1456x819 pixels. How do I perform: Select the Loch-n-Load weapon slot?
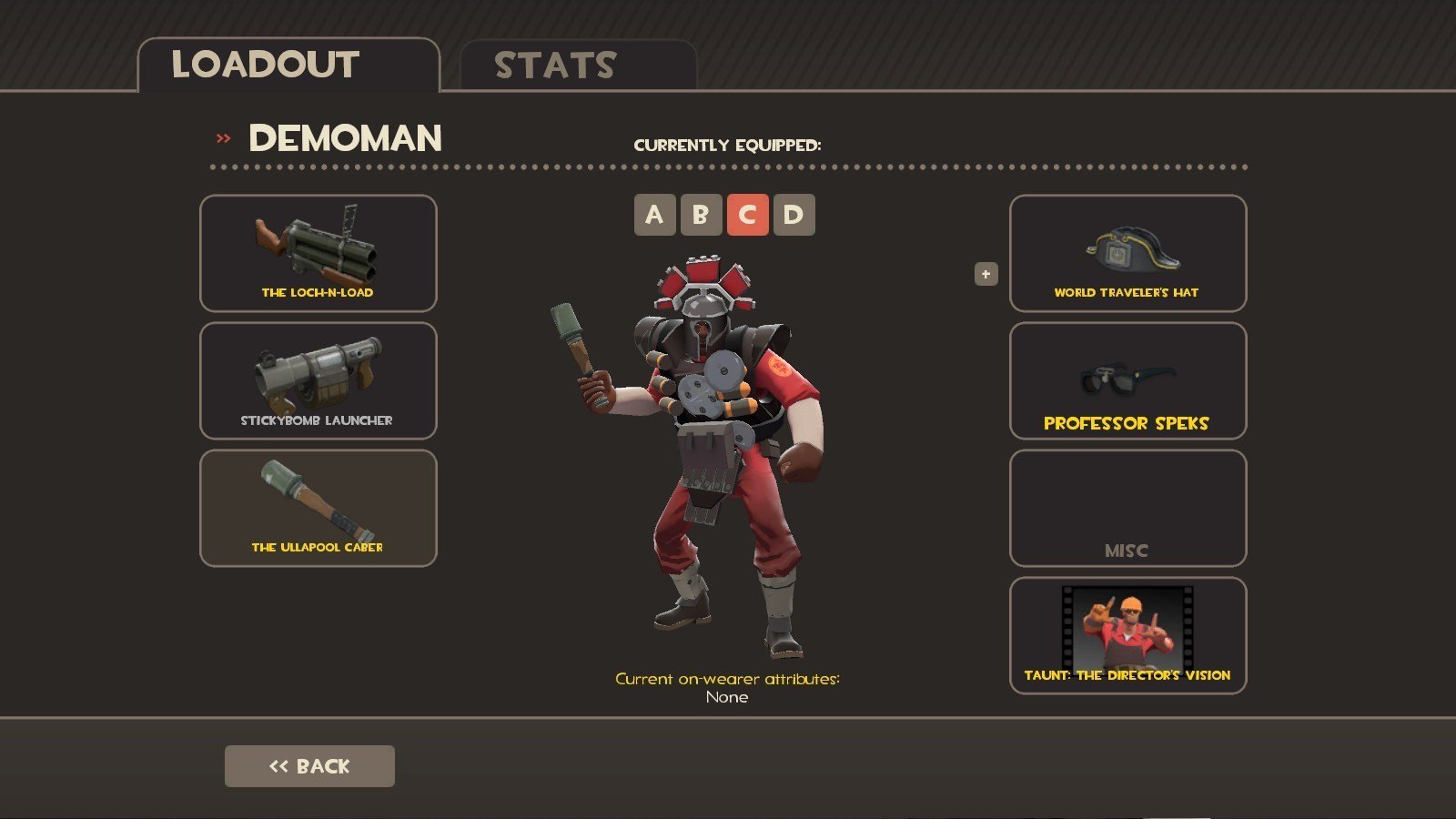pos(318,253)
